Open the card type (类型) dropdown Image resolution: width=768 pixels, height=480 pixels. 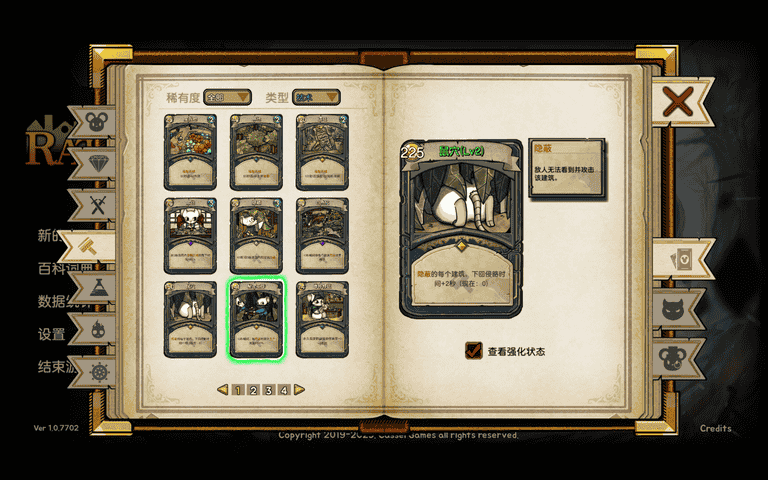(316, 97)
